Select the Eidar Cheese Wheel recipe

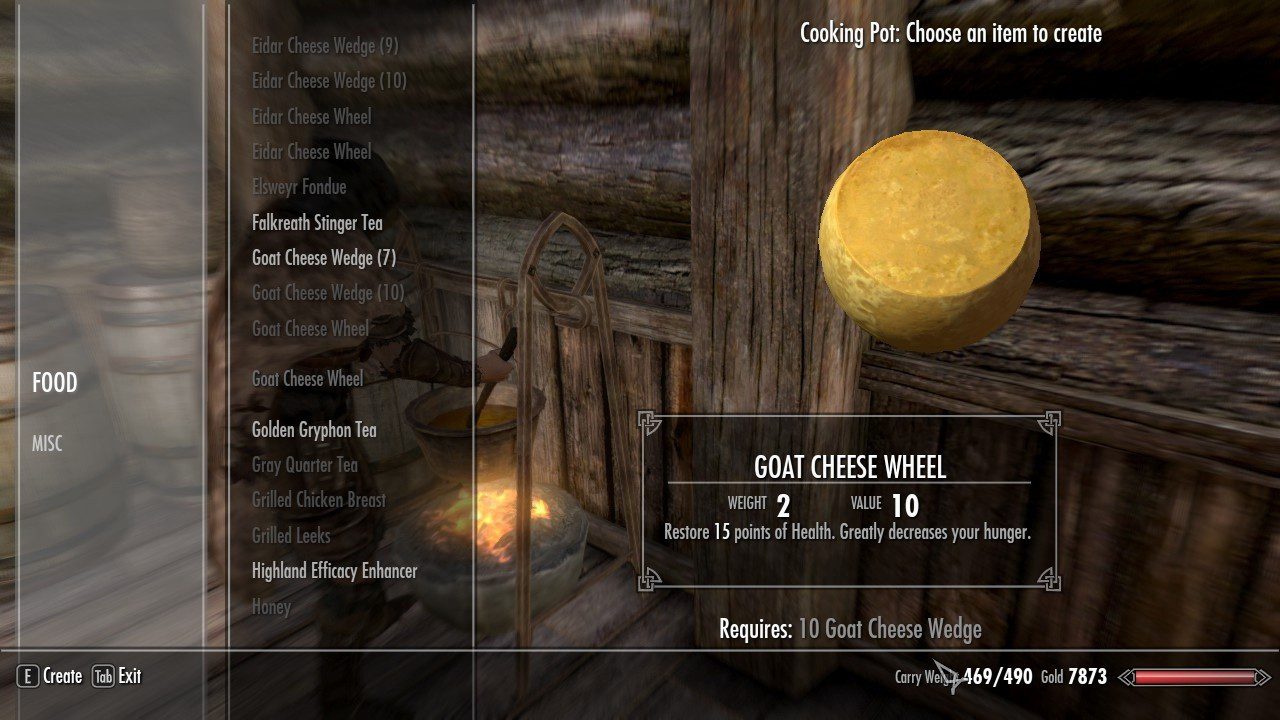pyautogui.click(x=311, y=116)
